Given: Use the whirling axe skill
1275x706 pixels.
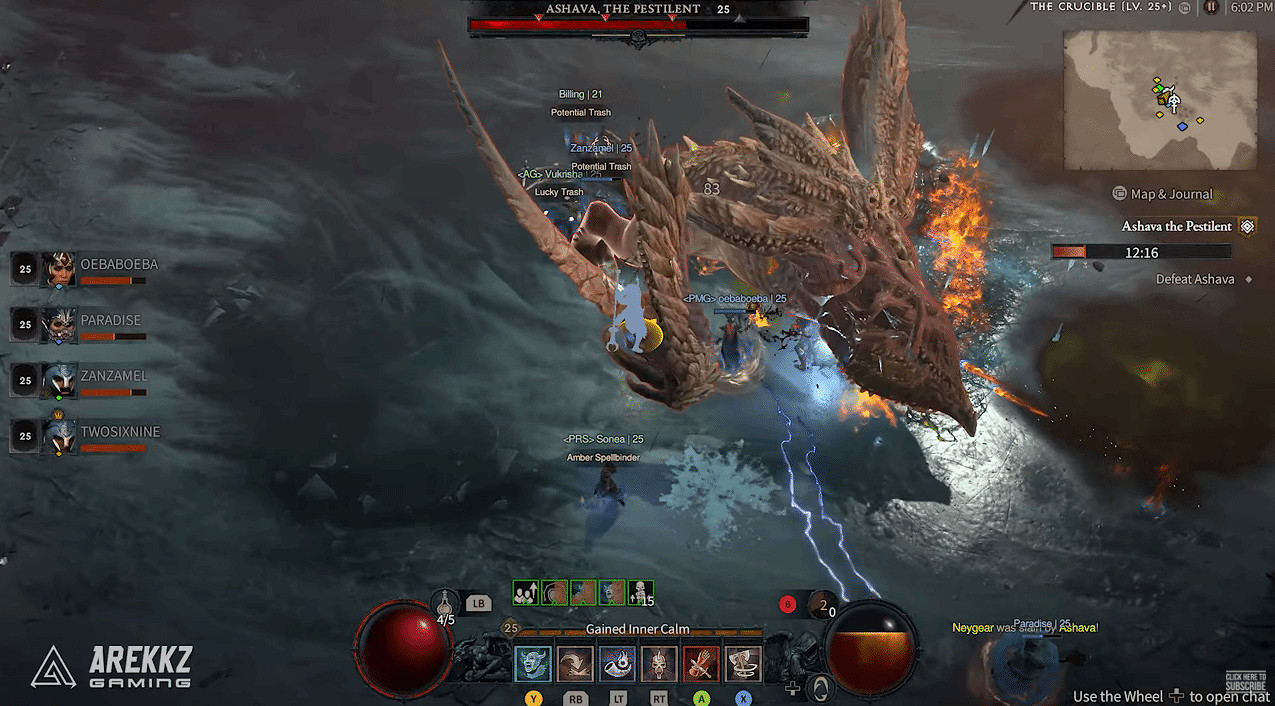Looking at the screenshot, I should pos(743,664).
